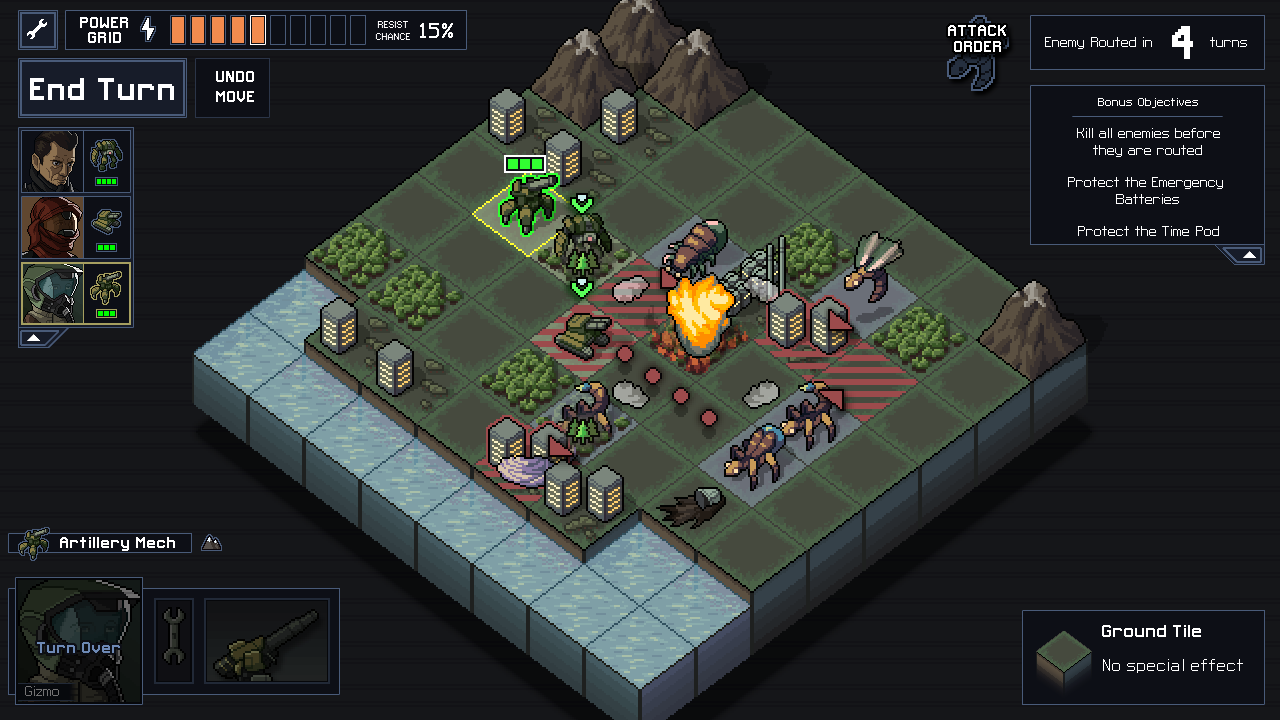Select the highlighted Artillery Mech in sidebar
The image size is (1280, 720).
point(75,293)
